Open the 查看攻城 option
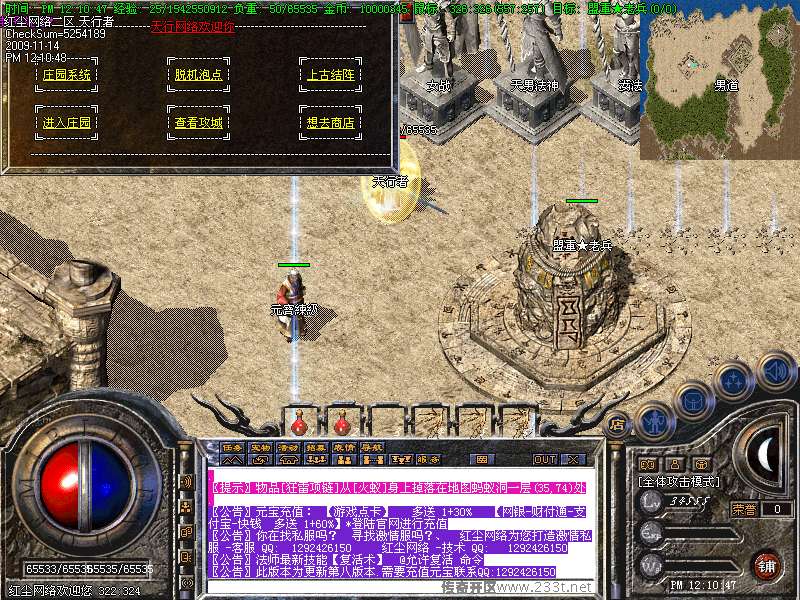The image size is (800, 600). [x=198, y=123]
